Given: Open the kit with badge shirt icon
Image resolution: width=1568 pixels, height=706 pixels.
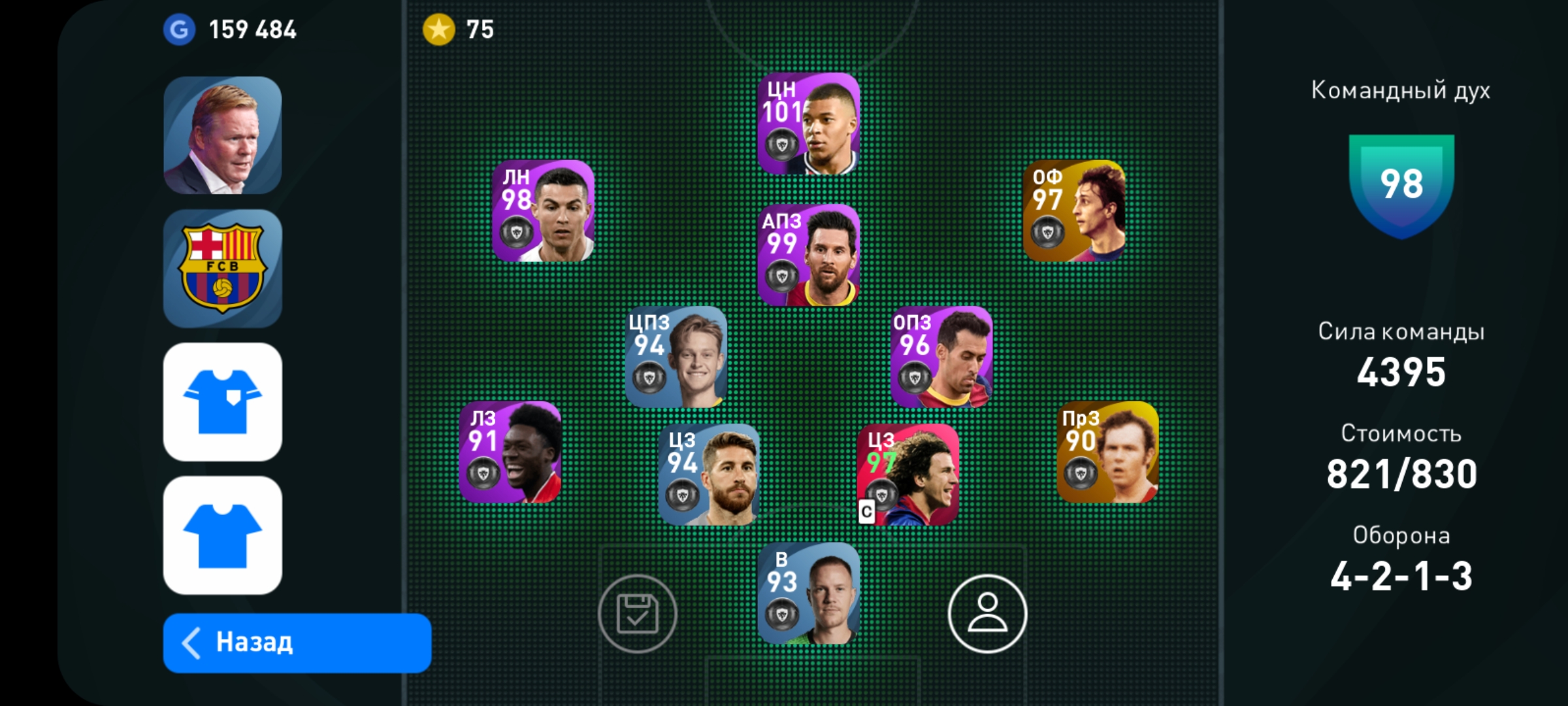Looking at the screenshot, I should point(223,401).
